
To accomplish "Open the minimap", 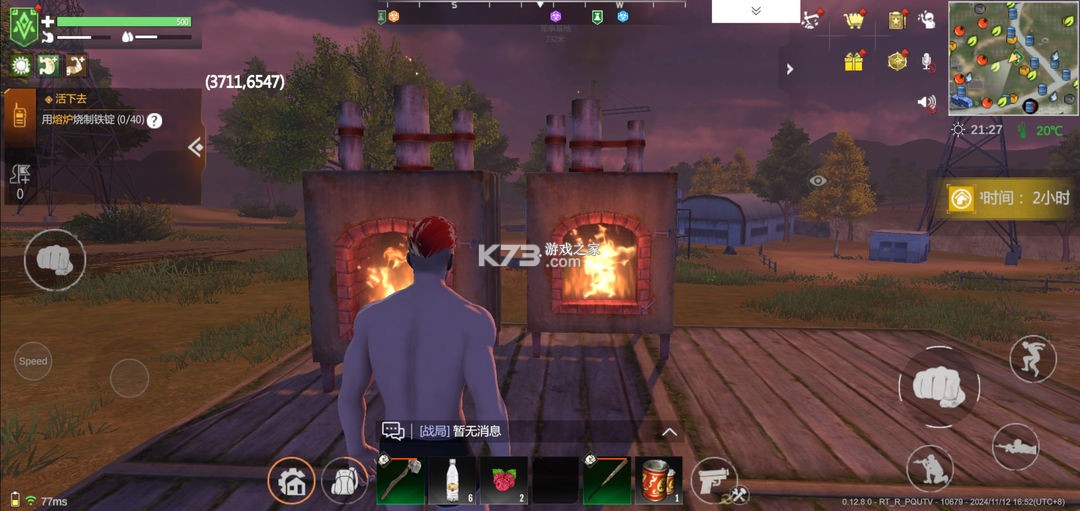I will tap(1013, 57).
